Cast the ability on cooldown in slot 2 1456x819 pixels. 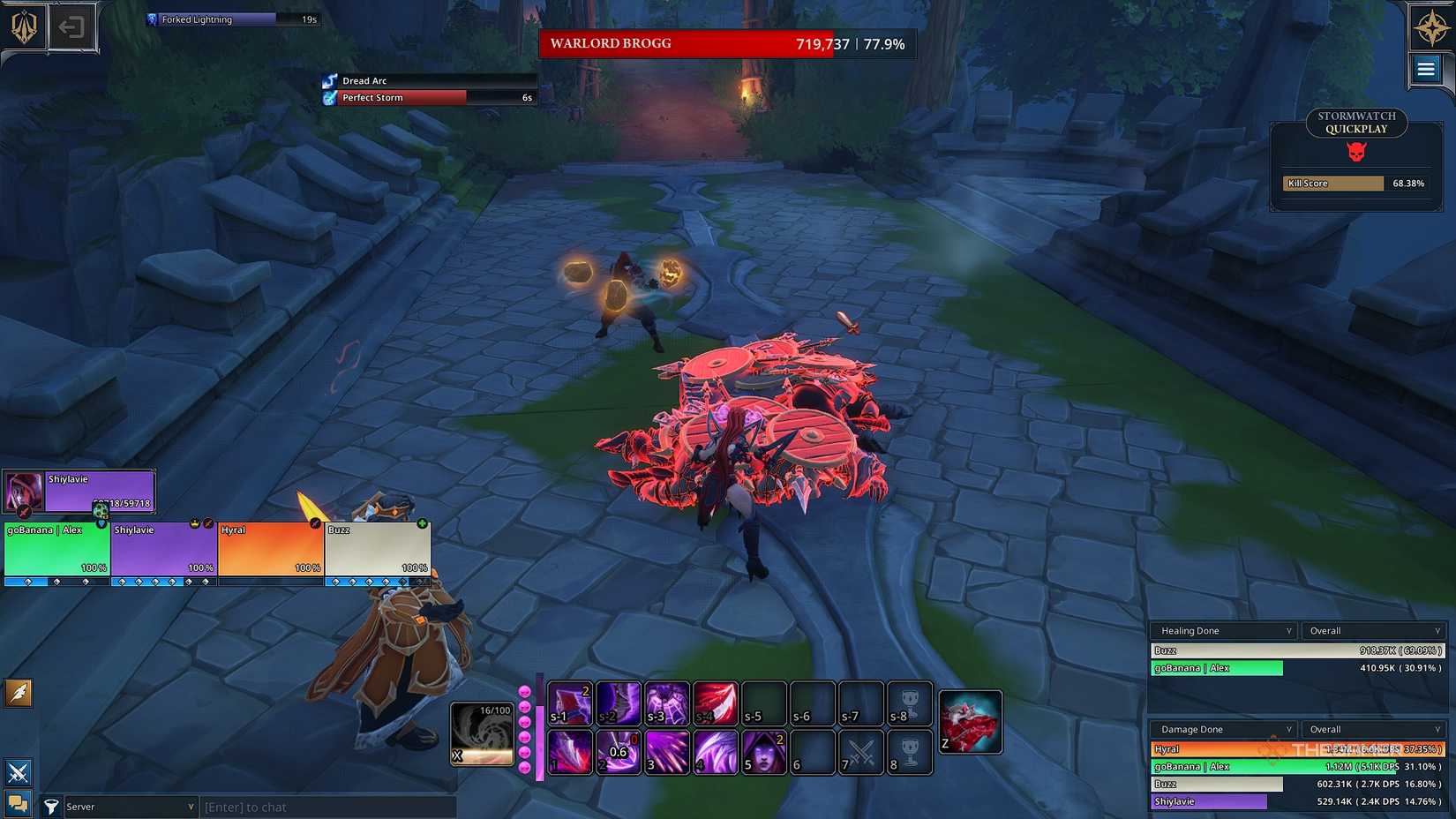tap(619, 752)
